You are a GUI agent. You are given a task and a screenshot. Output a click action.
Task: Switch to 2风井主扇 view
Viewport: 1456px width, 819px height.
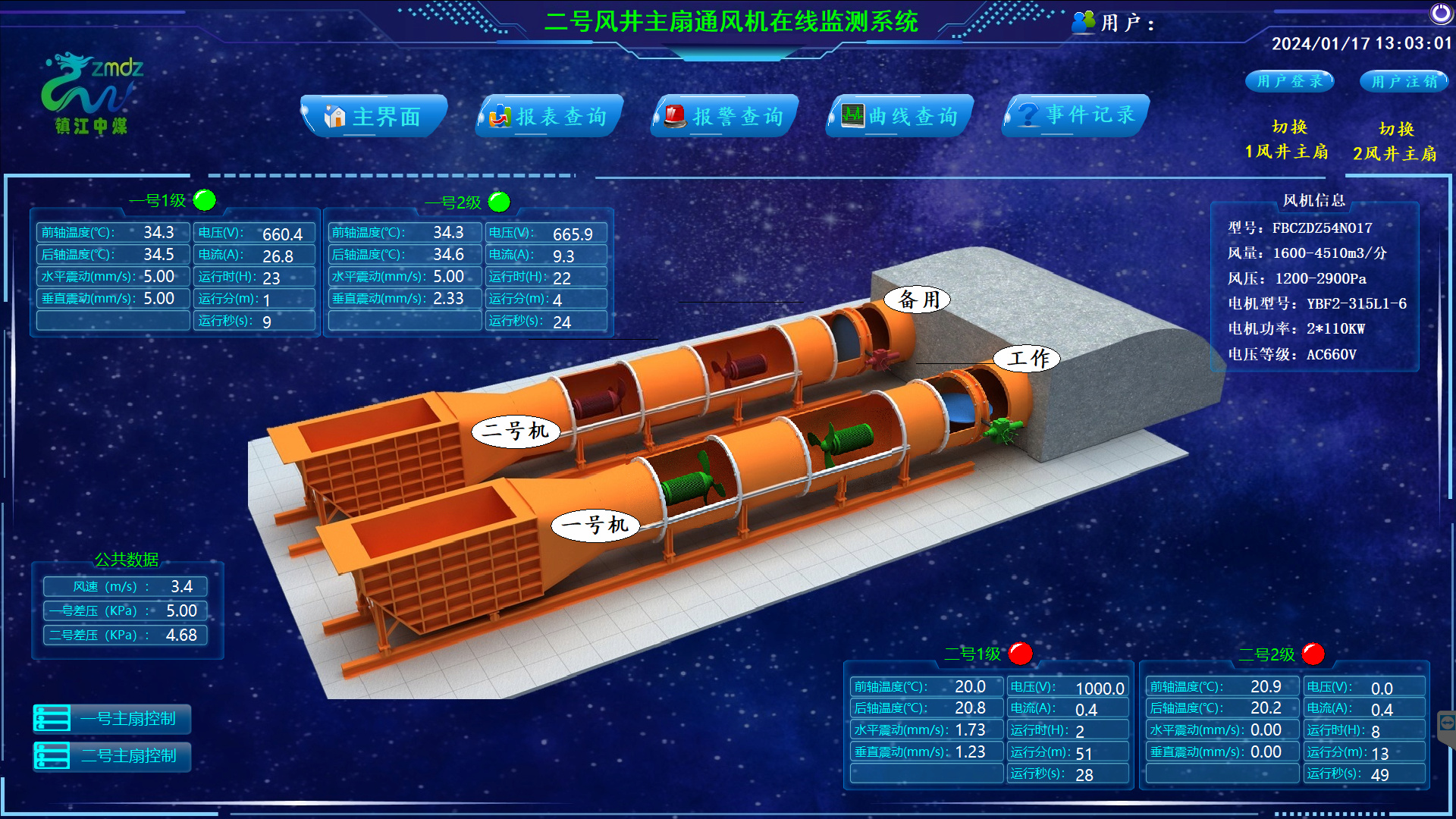click(x=1395, y=142)
